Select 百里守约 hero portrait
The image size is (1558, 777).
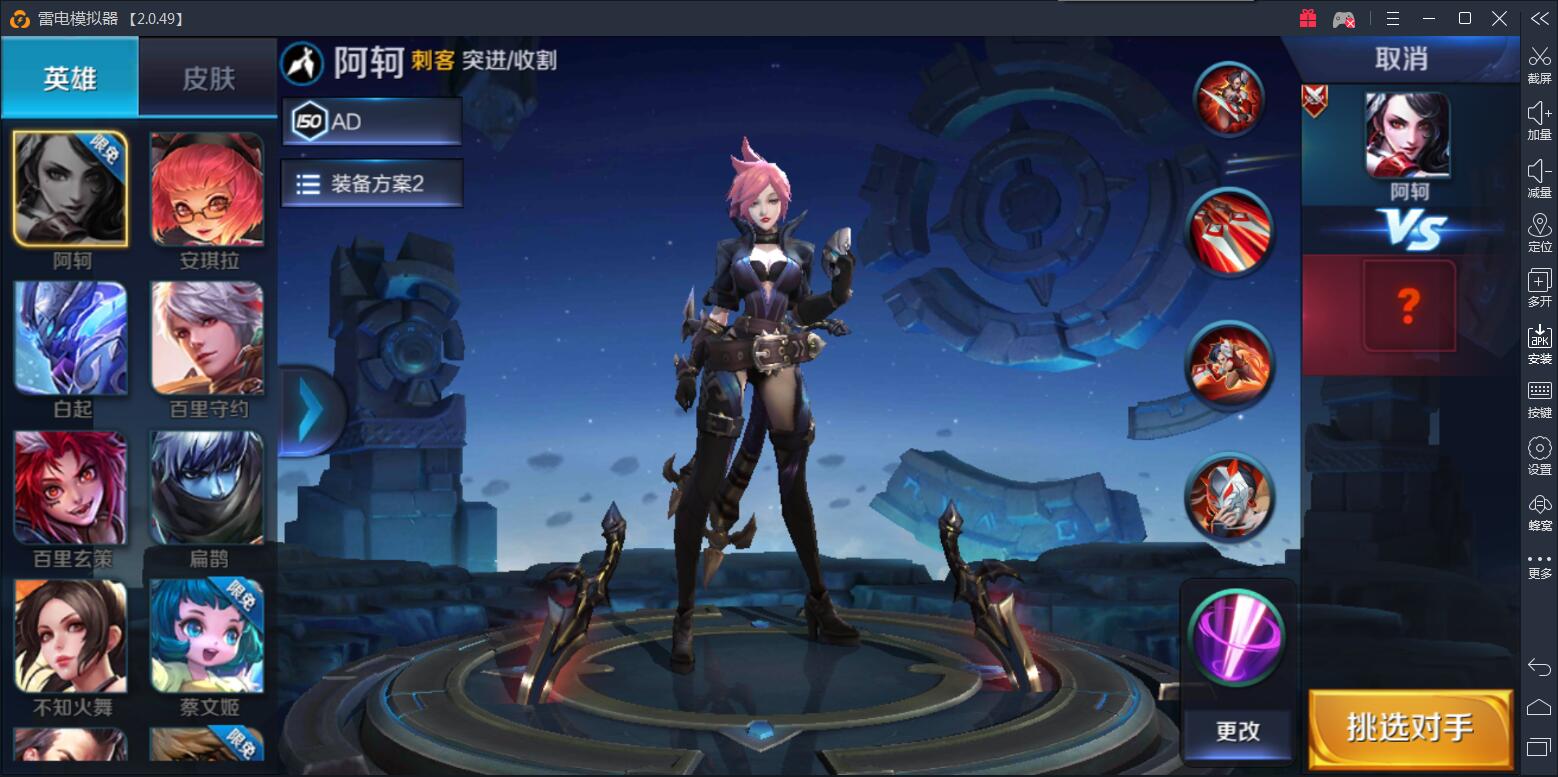(x=208, y=338)
